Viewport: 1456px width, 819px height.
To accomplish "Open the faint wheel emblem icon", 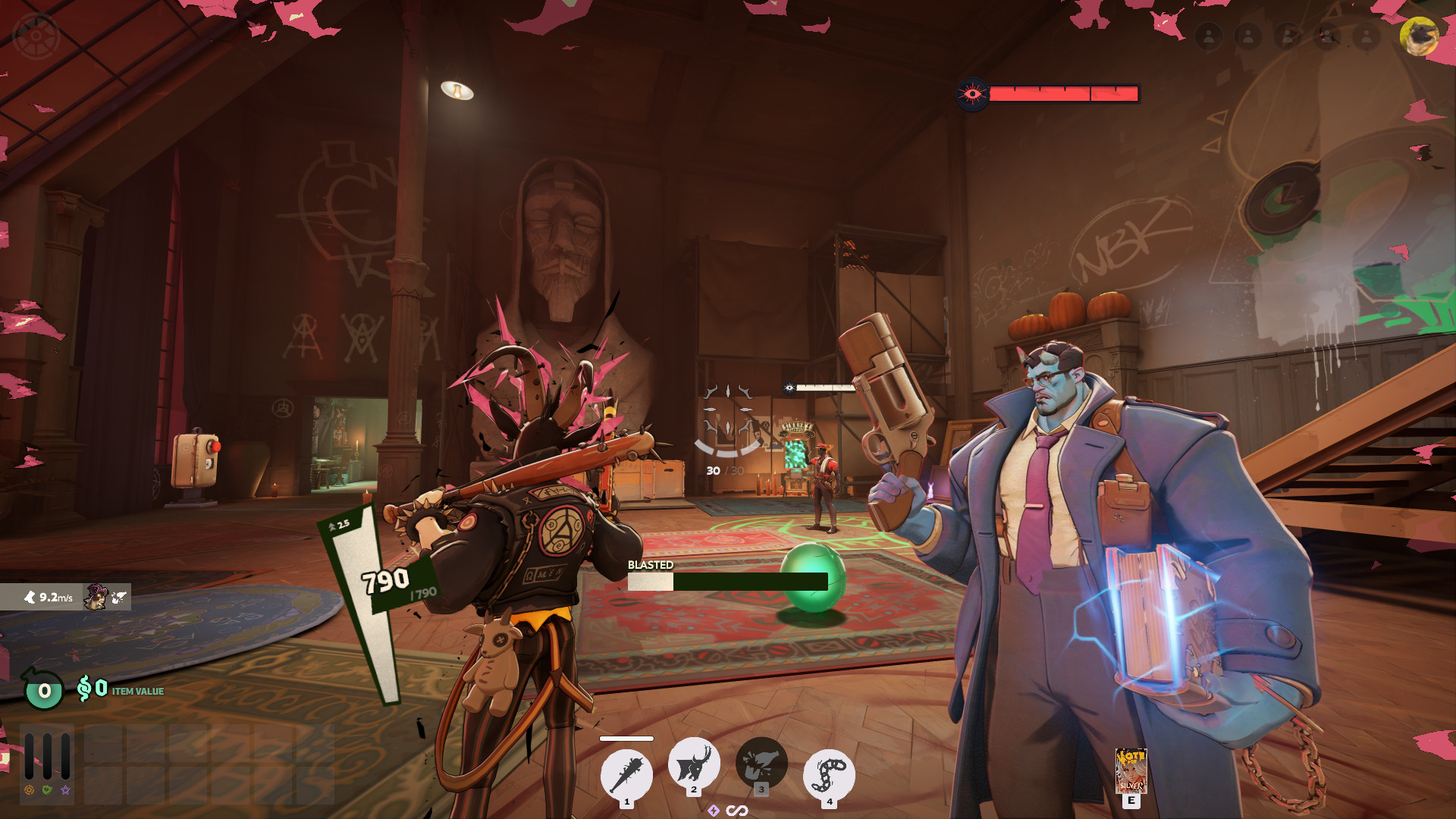I will click(36, 36).
